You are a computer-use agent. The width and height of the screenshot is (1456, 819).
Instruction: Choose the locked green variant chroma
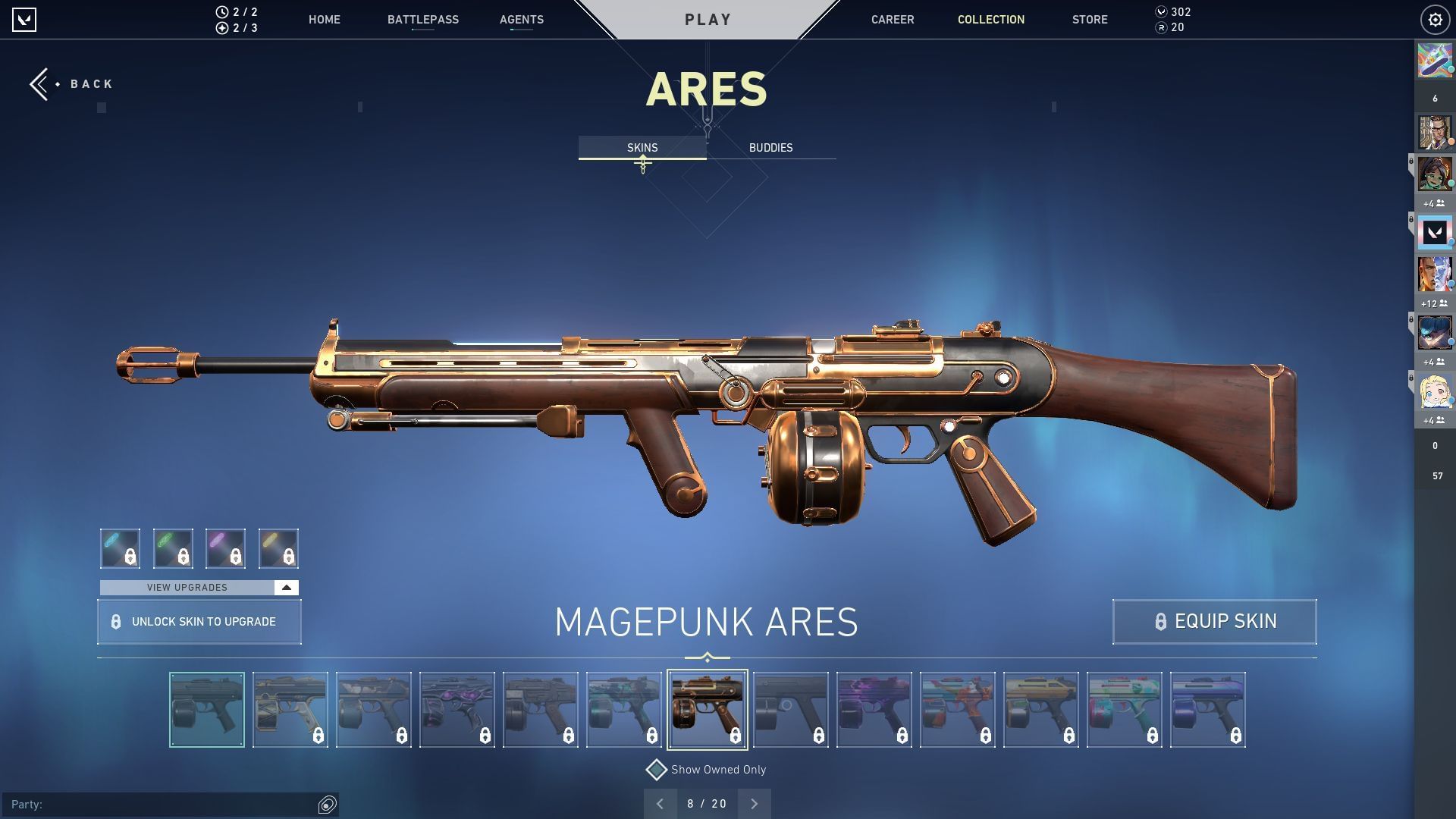173,548
